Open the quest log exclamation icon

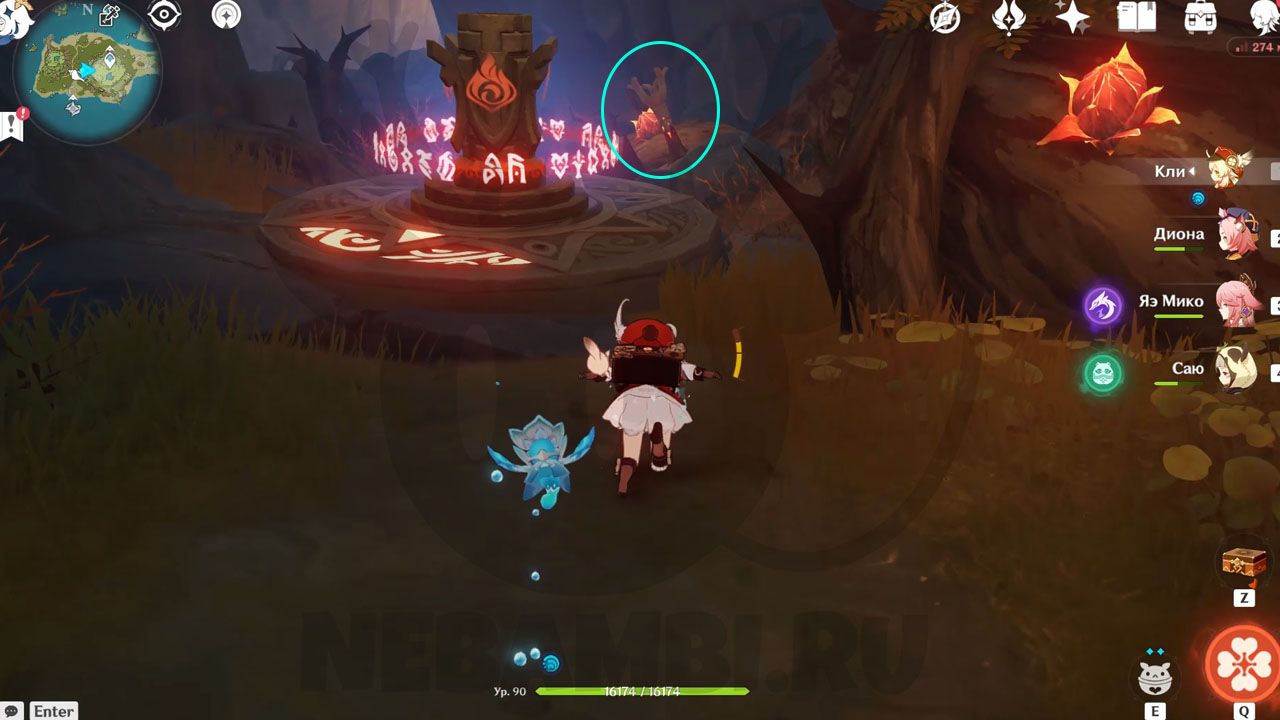pyautogui.click(x=14, y=125)
